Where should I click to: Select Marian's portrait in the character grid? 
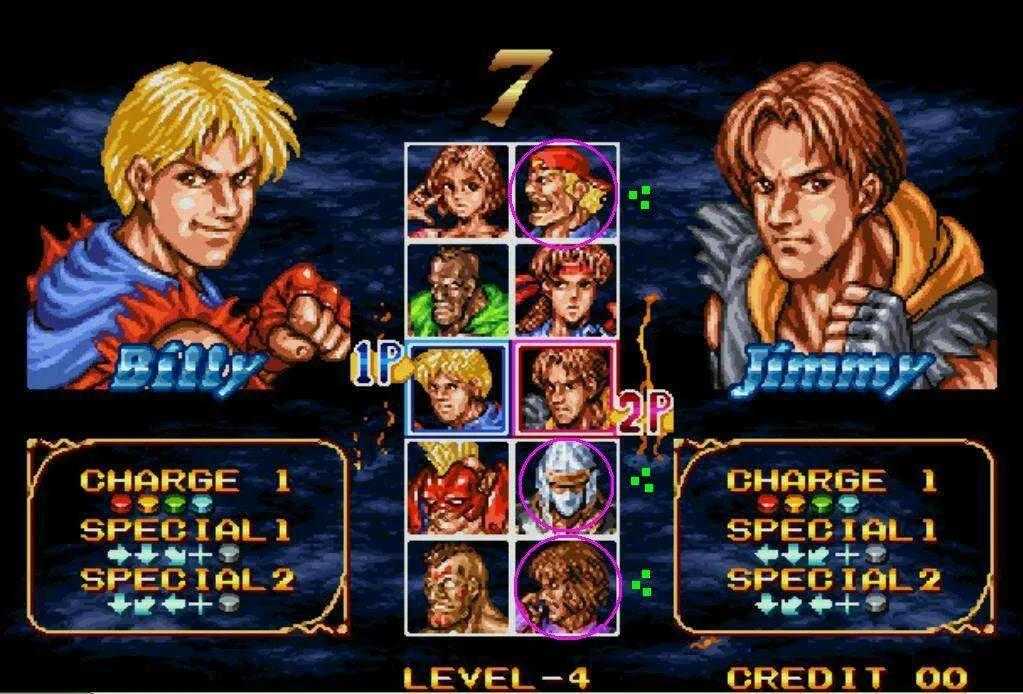(x=458, y=190)
